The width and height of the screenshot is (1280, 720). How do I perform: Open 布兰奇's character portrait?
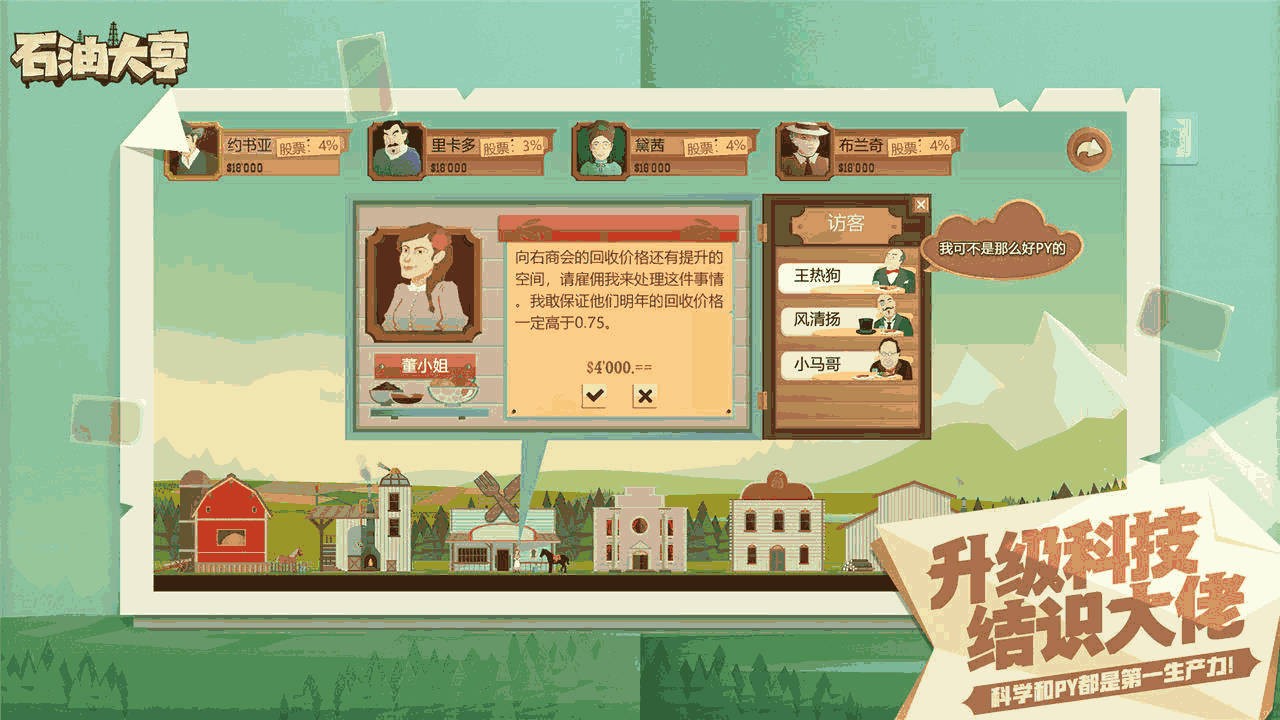coord(806,150)
